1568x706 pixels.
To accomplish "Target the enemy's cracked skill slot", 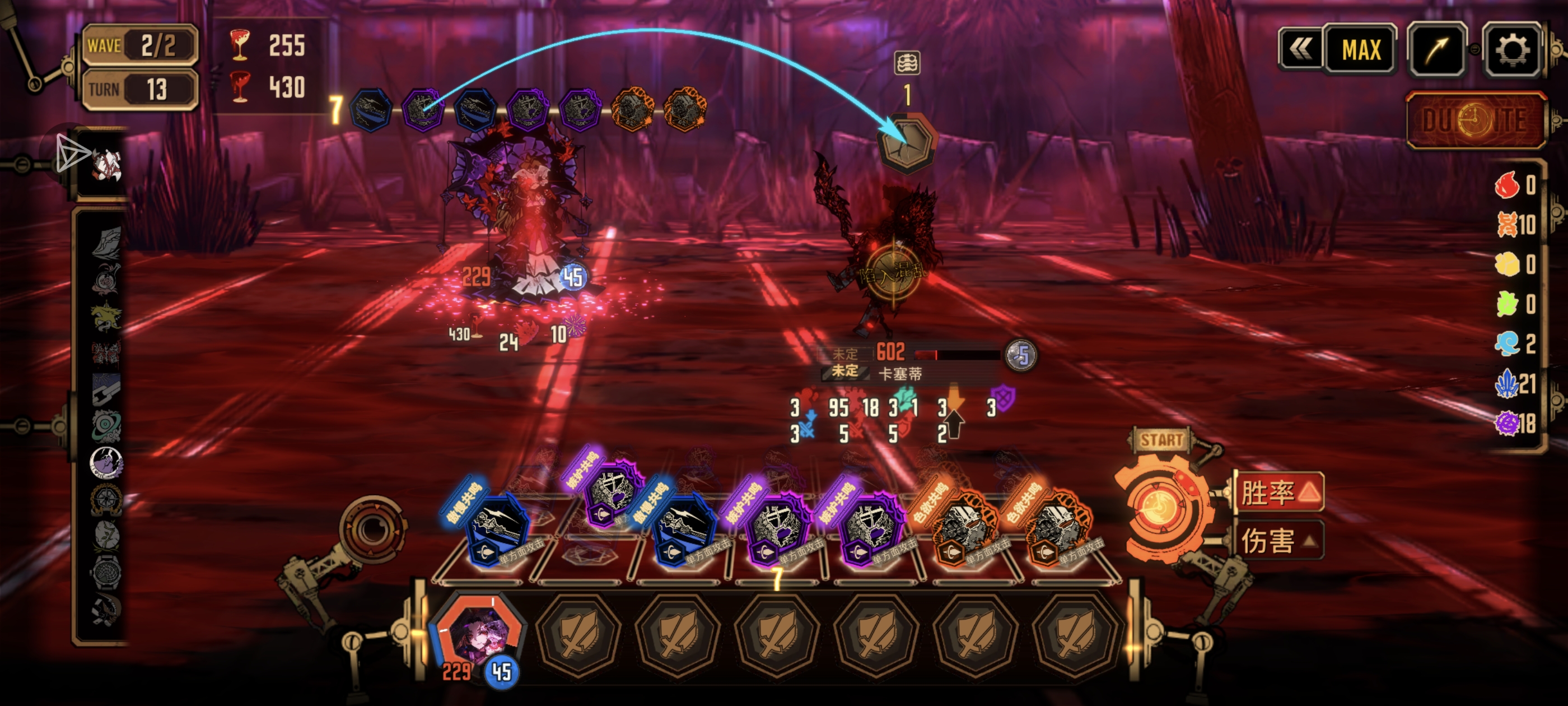I will (906, 143).
